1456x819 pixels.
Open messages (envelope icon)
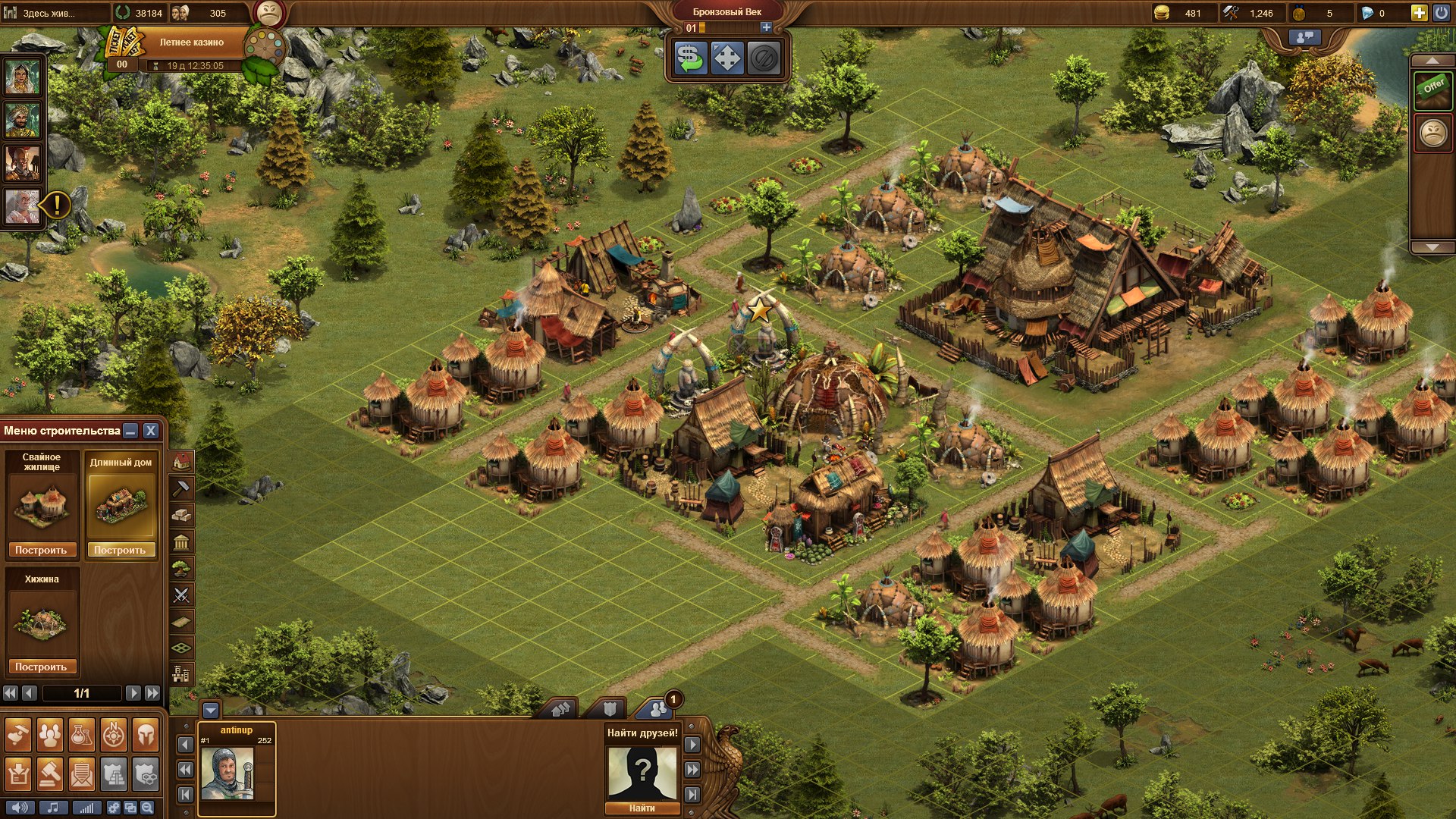(x=82, y=774)
